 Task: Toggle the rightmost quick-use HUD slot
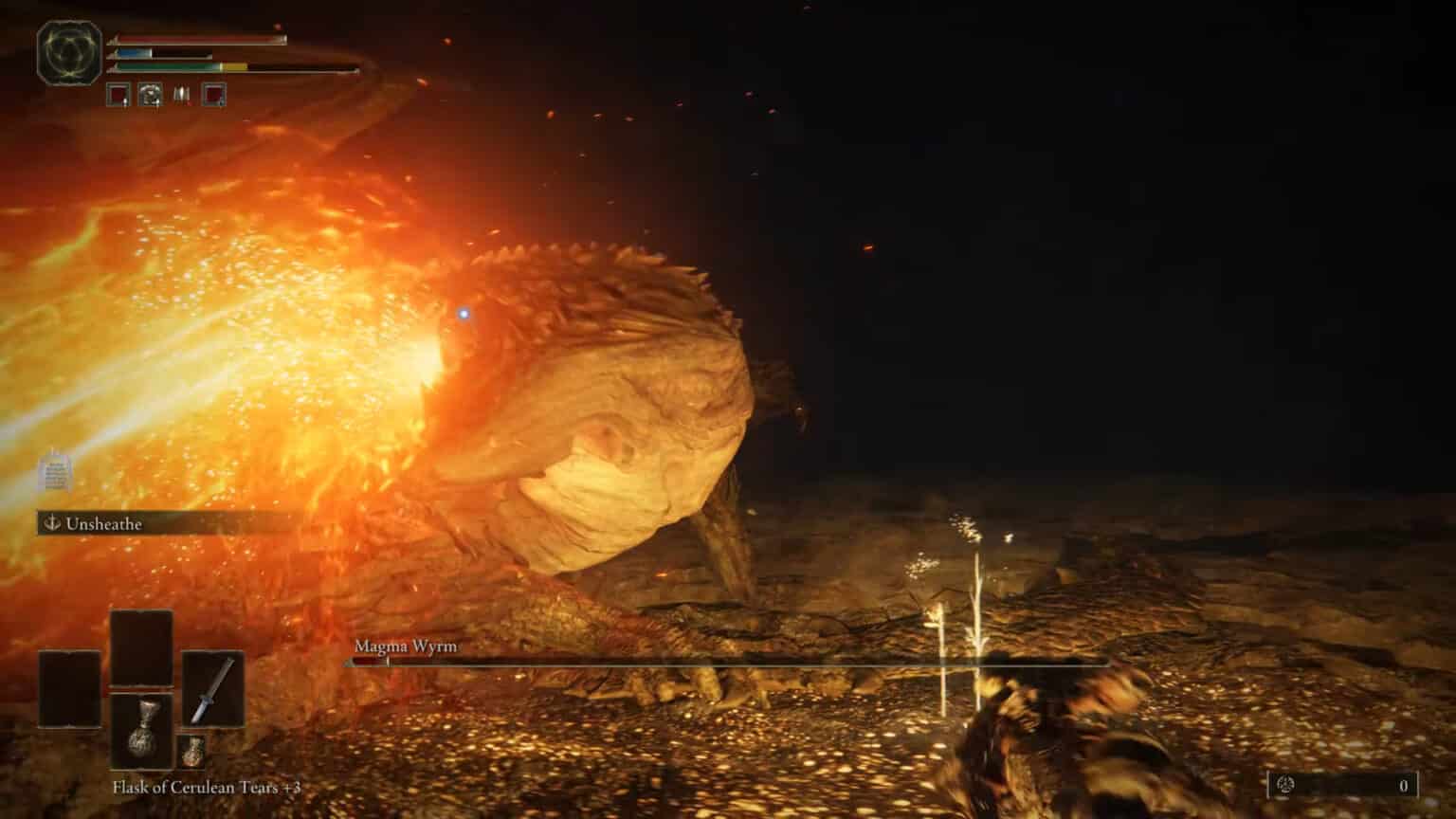tap(214, 95)
